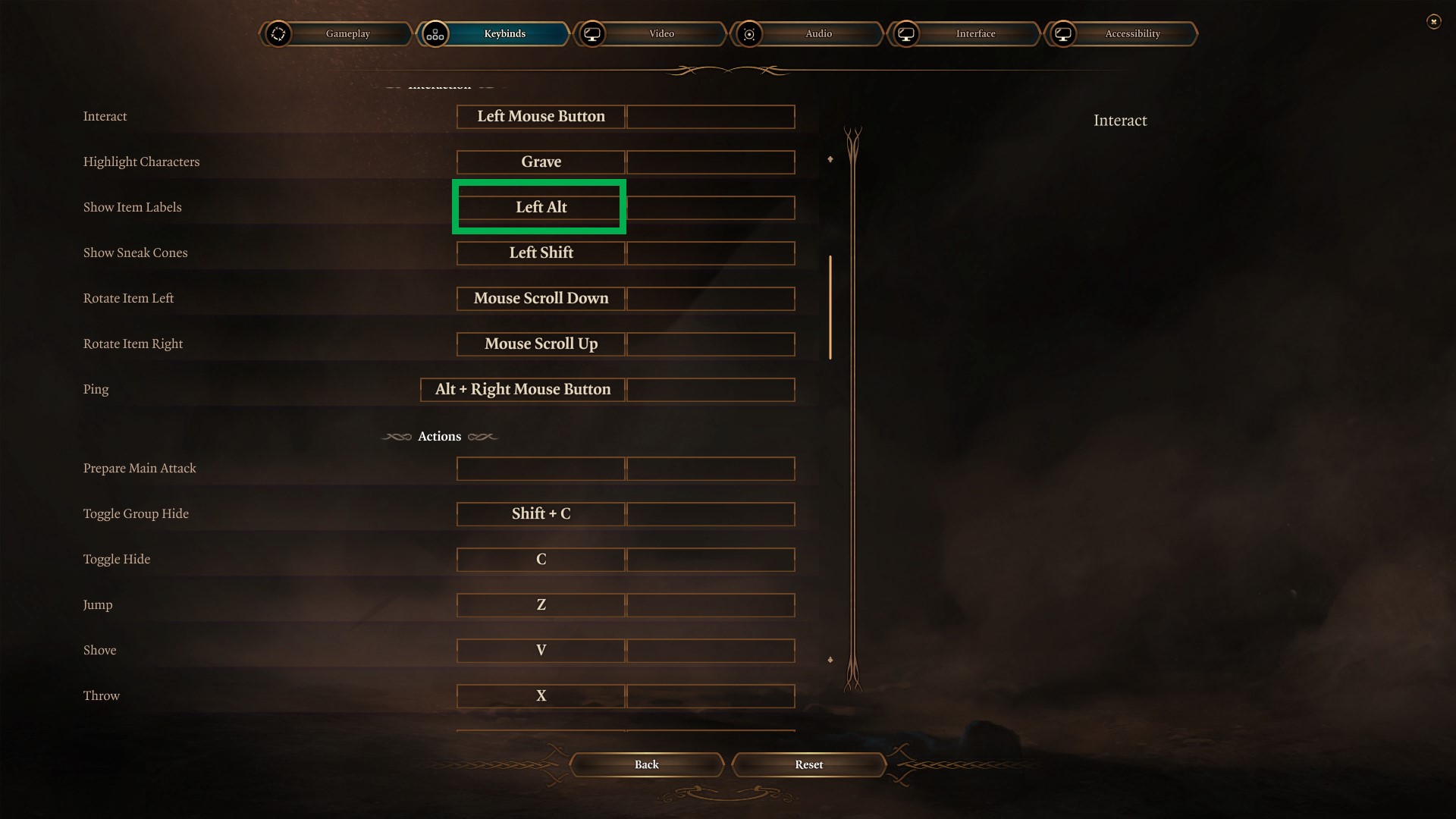
Task: Change the Shift + C group hide binding
Action: (x=541, y=514)
